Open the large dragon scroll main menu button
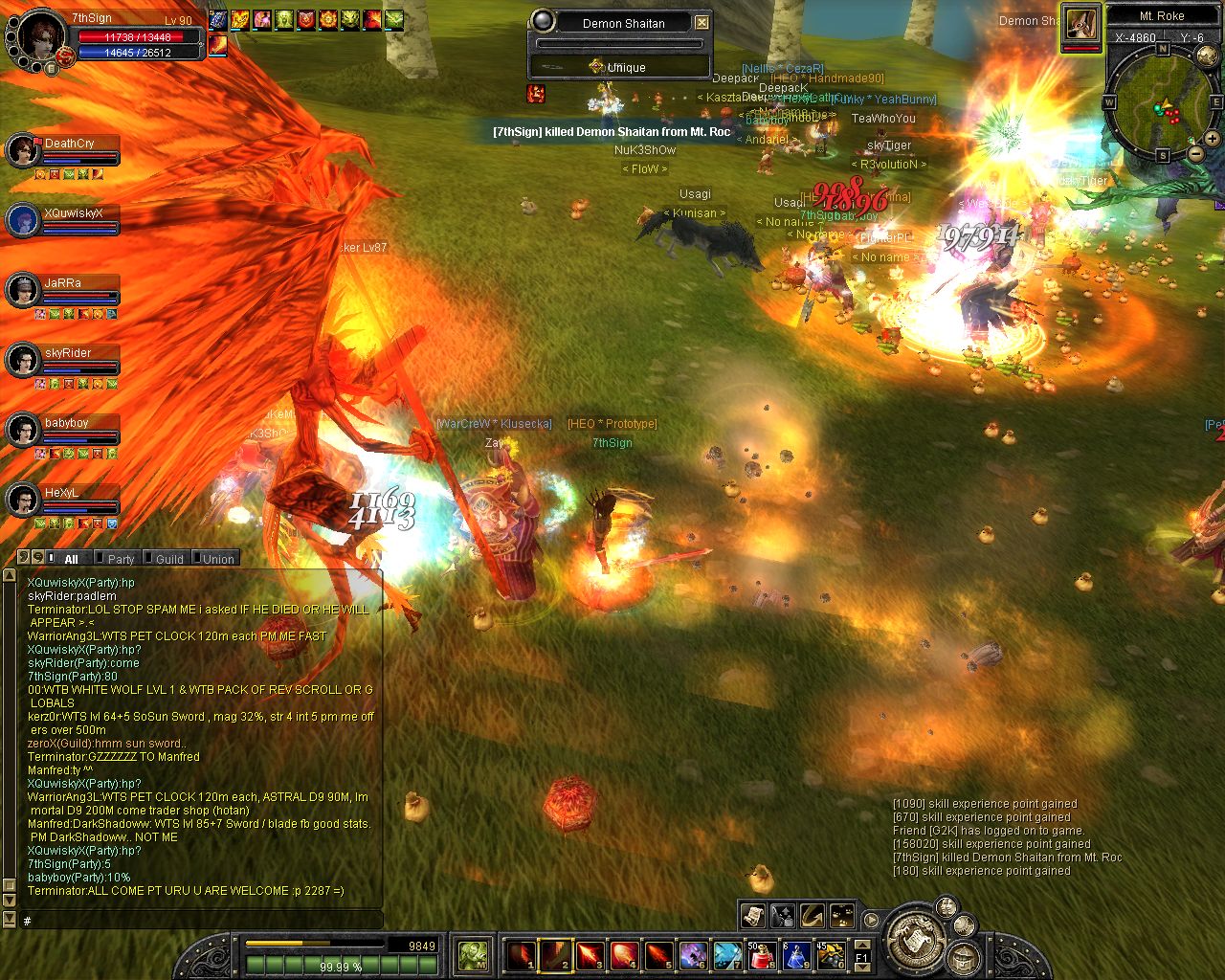 (x=917, y=936)
